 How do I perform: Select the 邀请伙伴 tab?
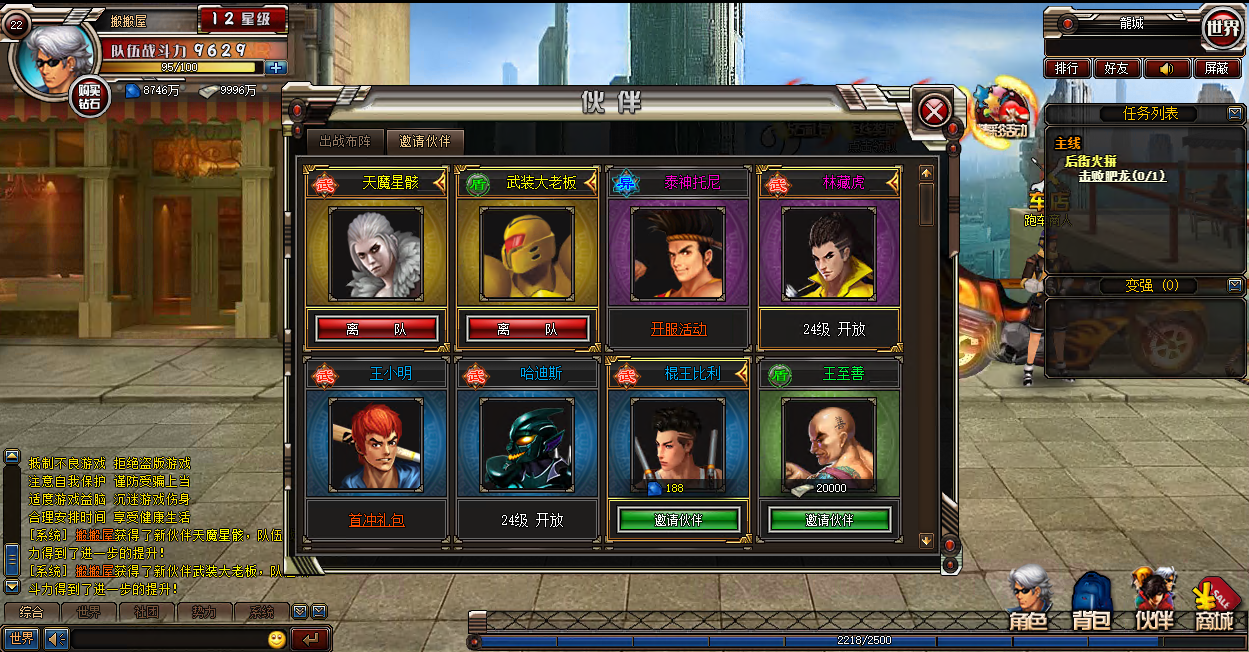coord(425,141)
